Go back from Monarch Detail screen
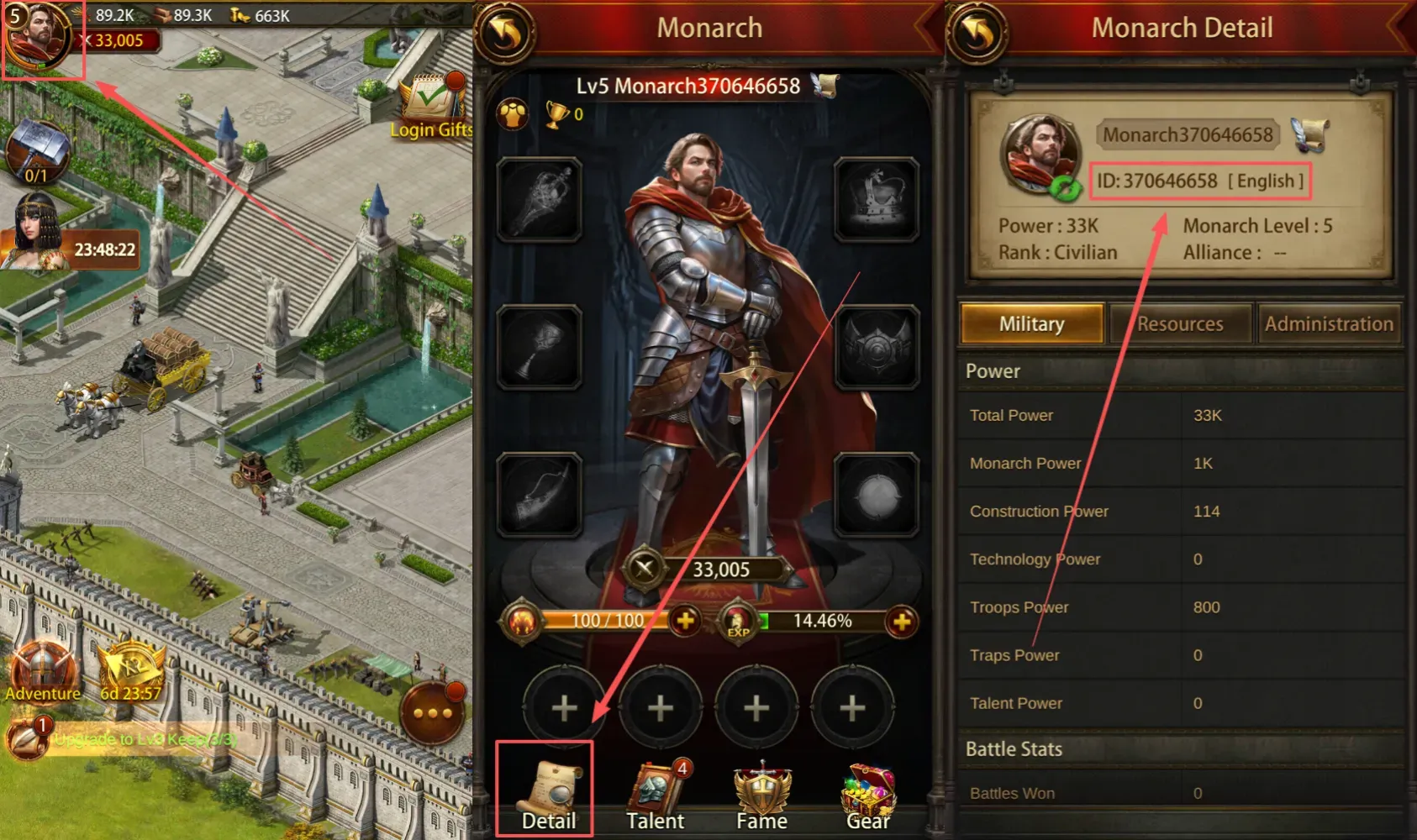The height and width of the screenshot is (840, 1417). 977,34
